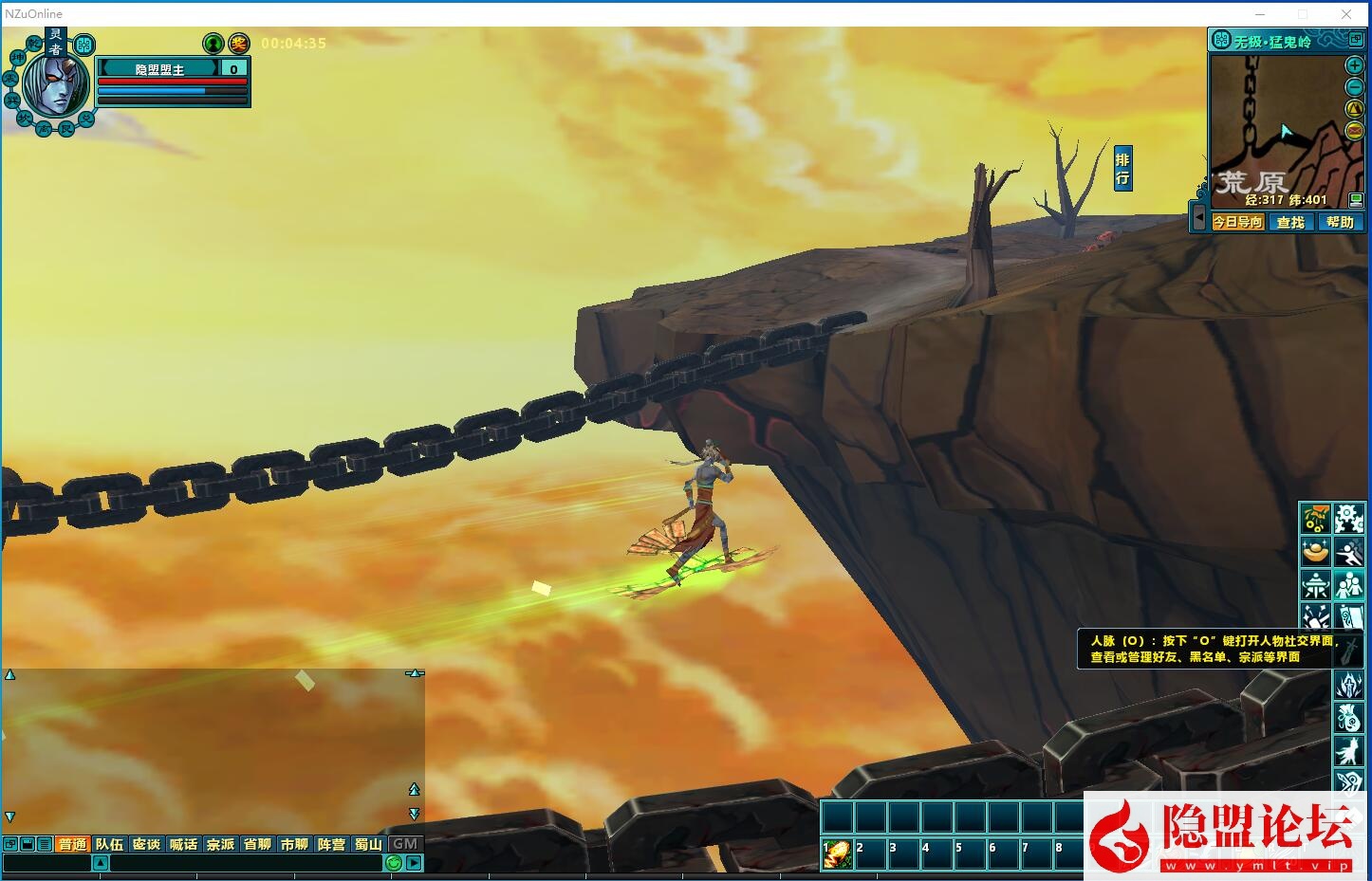This screenshot has height=881, width=1372.
Task: Close the NZuOnline game window
Action: (1346, 13)
